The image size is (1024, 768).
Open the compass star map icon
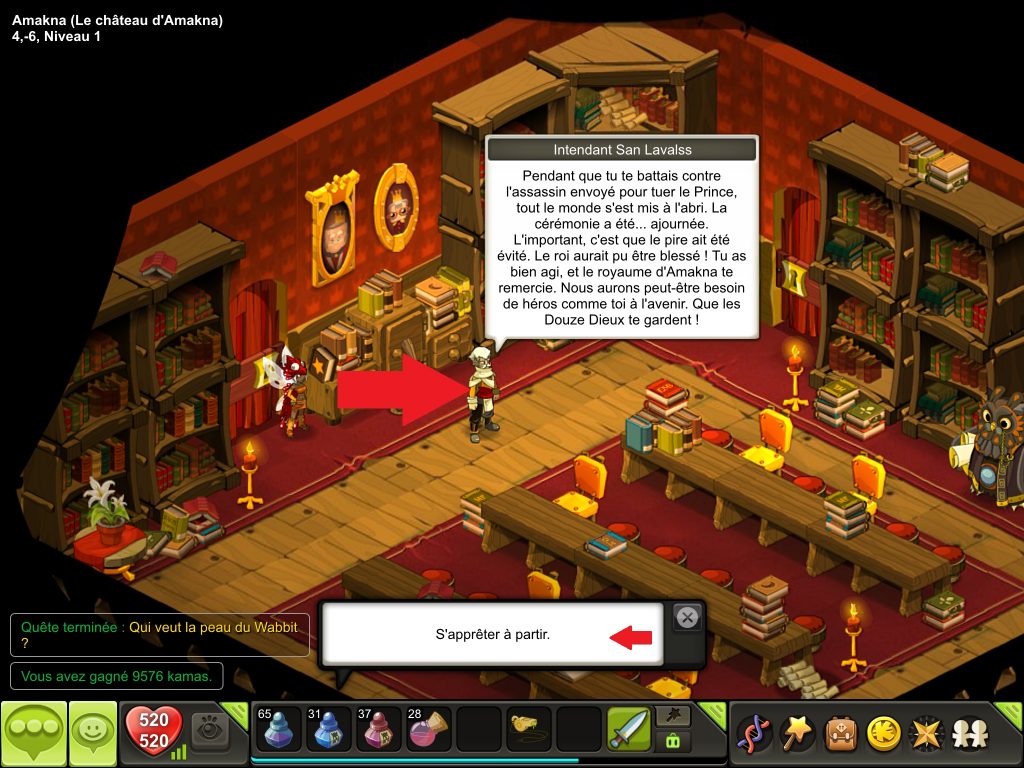click(x=925, y=734)
